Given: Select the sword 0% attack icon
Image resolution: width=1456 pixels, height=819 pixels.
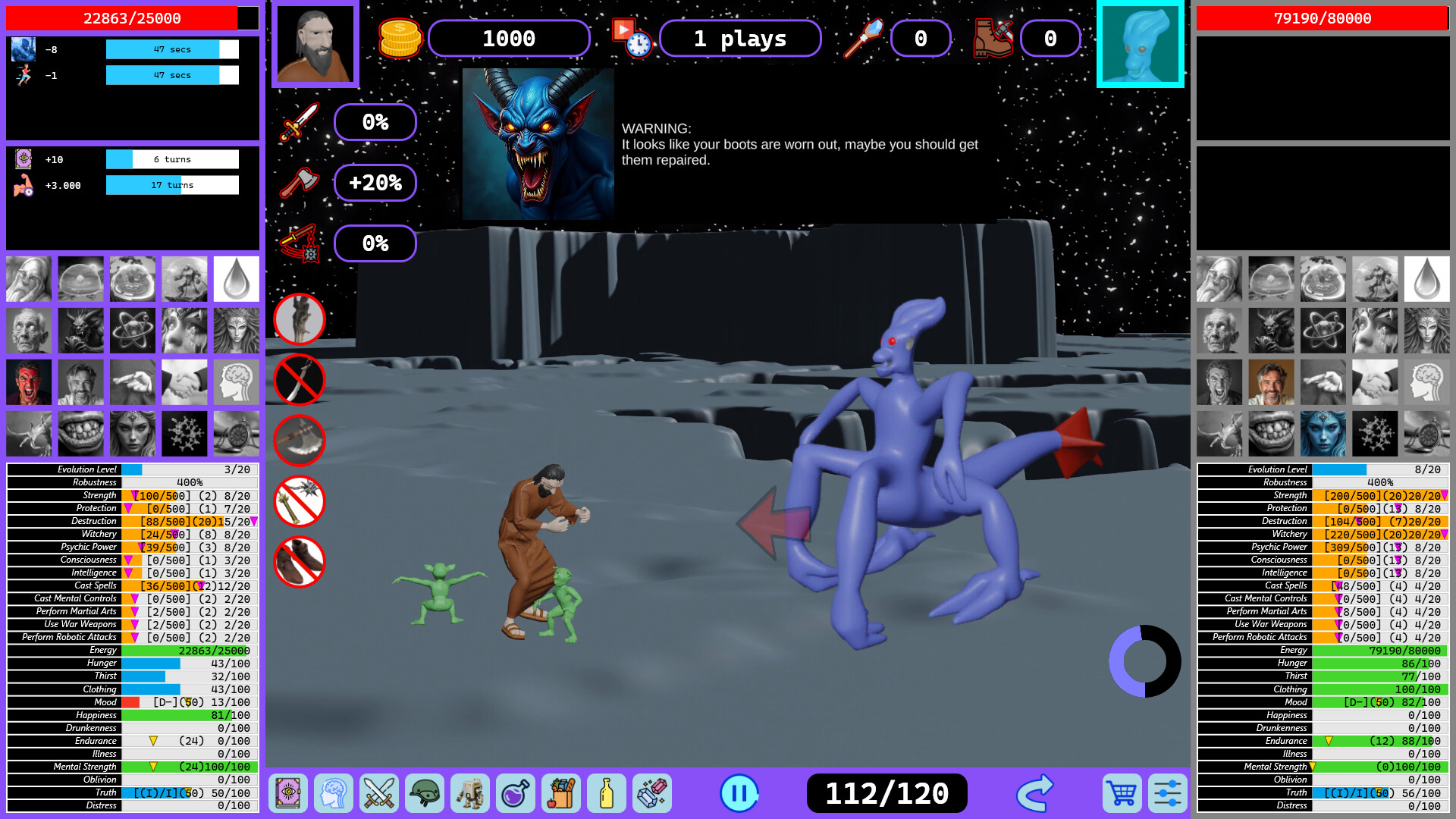Looking at the screenshot, I should click(x=375, y=122).
